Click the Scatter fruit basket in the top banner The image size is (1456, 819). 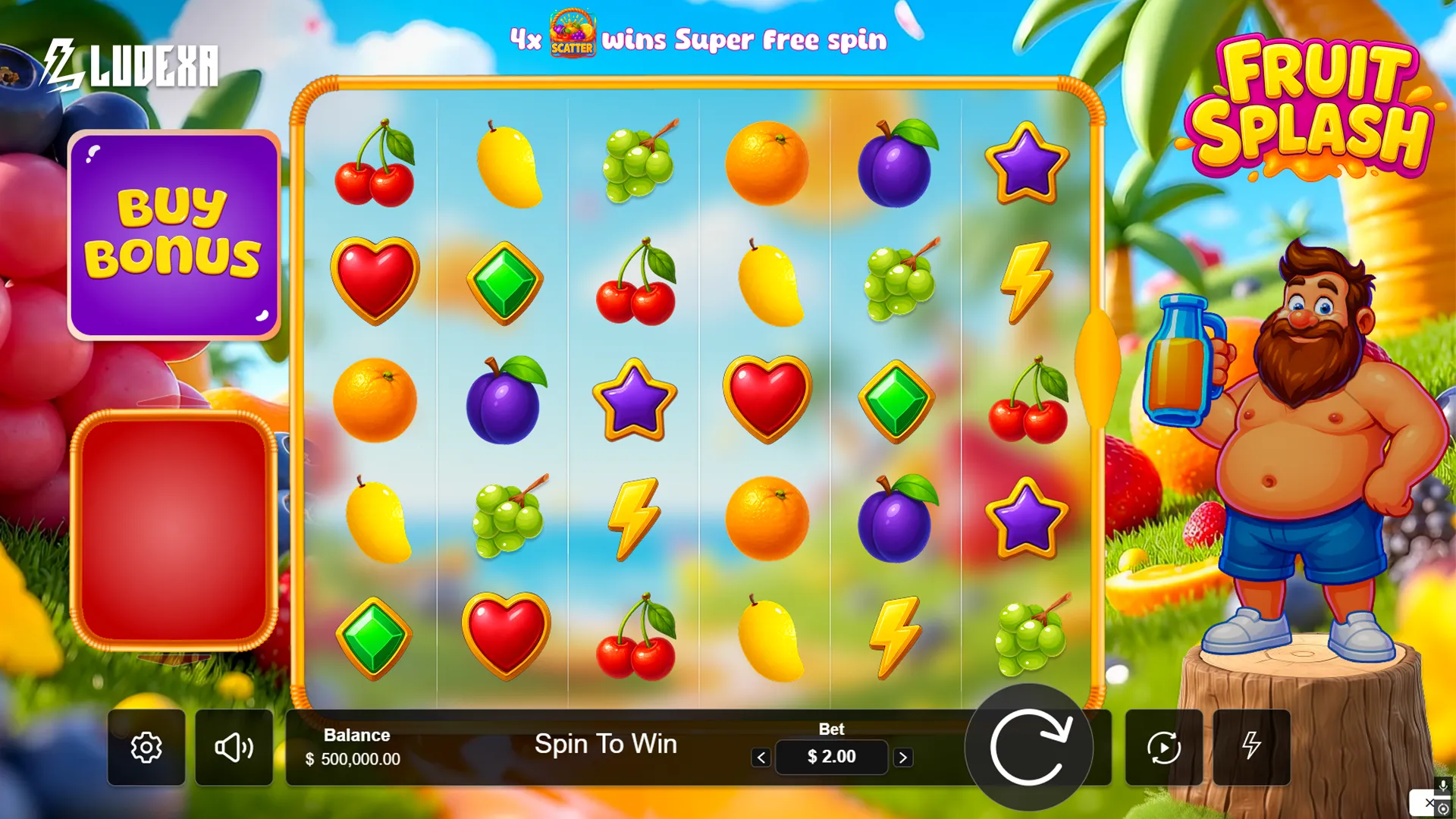[573, 33]
